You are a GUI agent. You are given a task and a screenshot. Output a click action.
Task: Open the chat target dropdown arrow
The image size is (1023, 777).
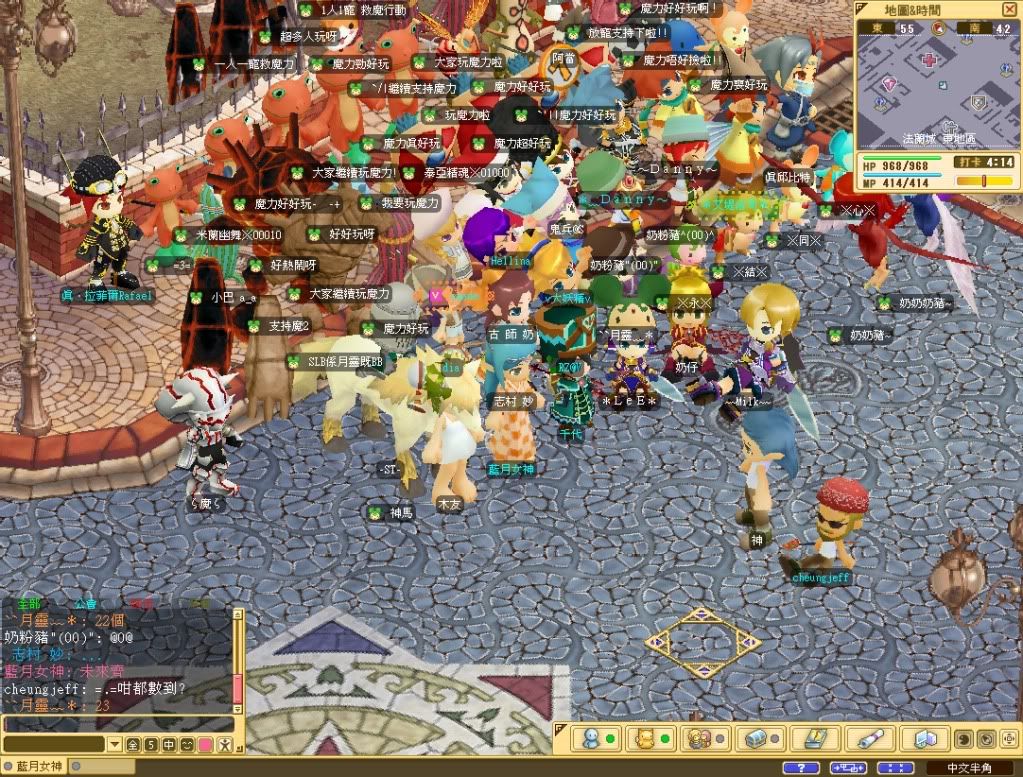(115, 745)
